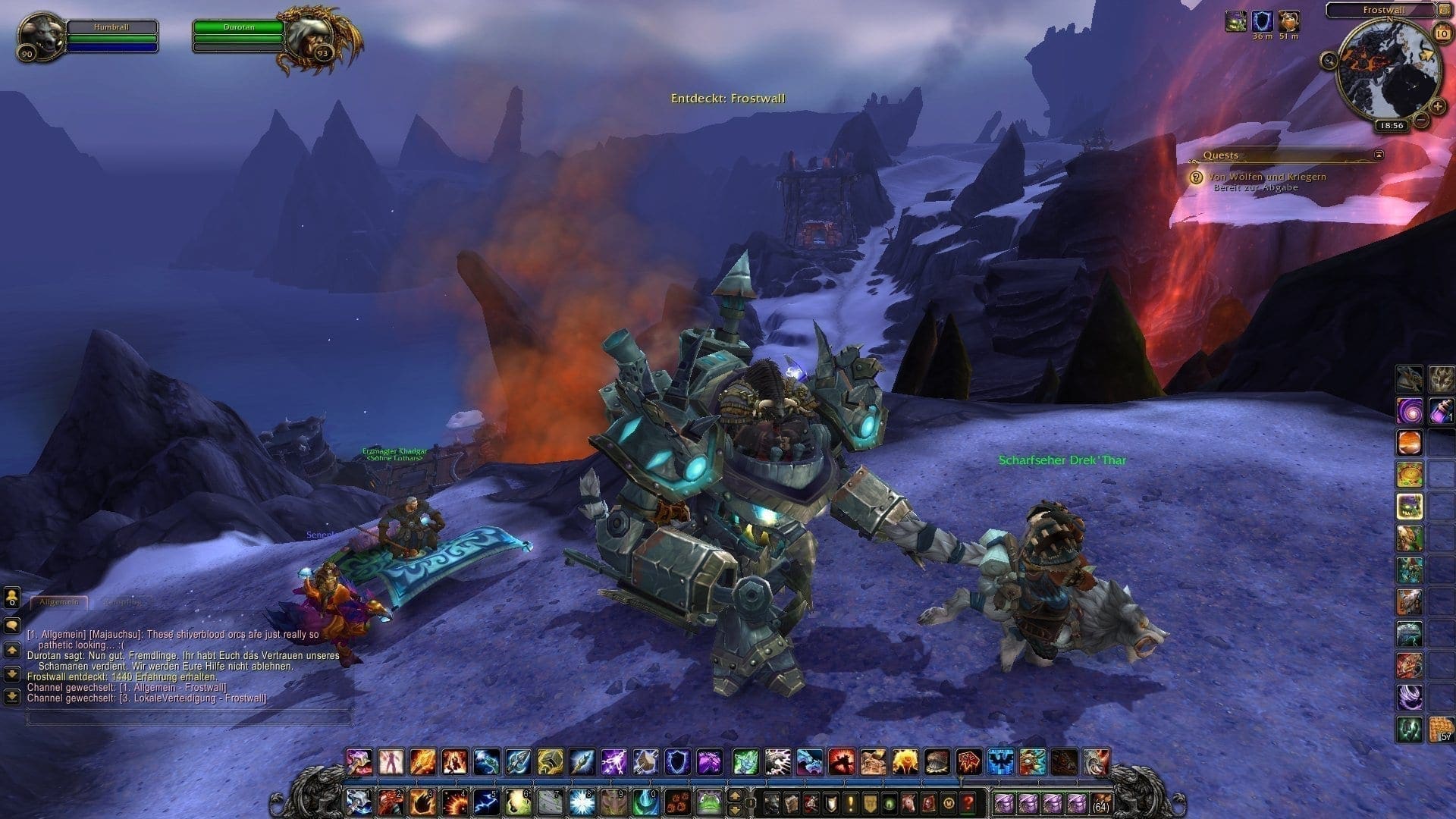This screenshot has width=1456, height=819.
Task: Click the Humbrall player portrait
Action: [x=39, y=36]
